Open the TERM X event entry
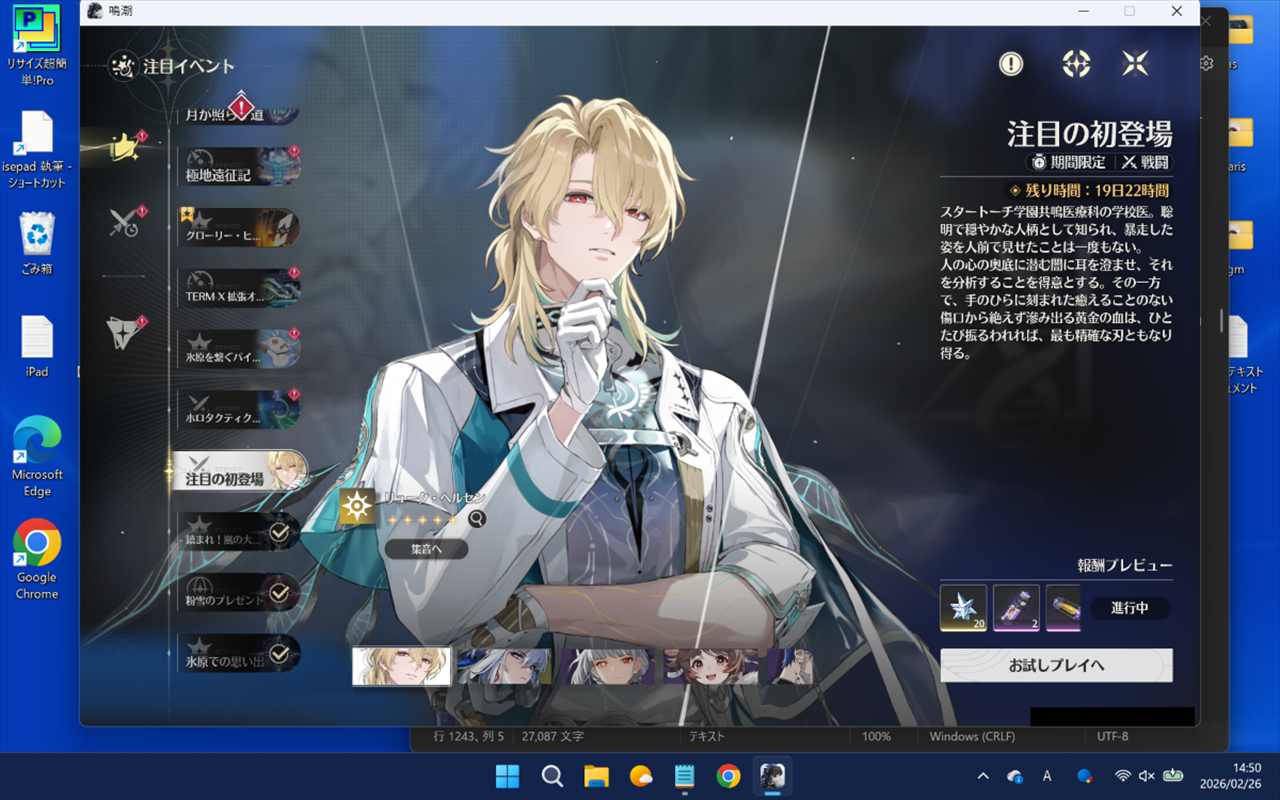This screenshot has height=800, width=1280. click(x=238, y=287)
